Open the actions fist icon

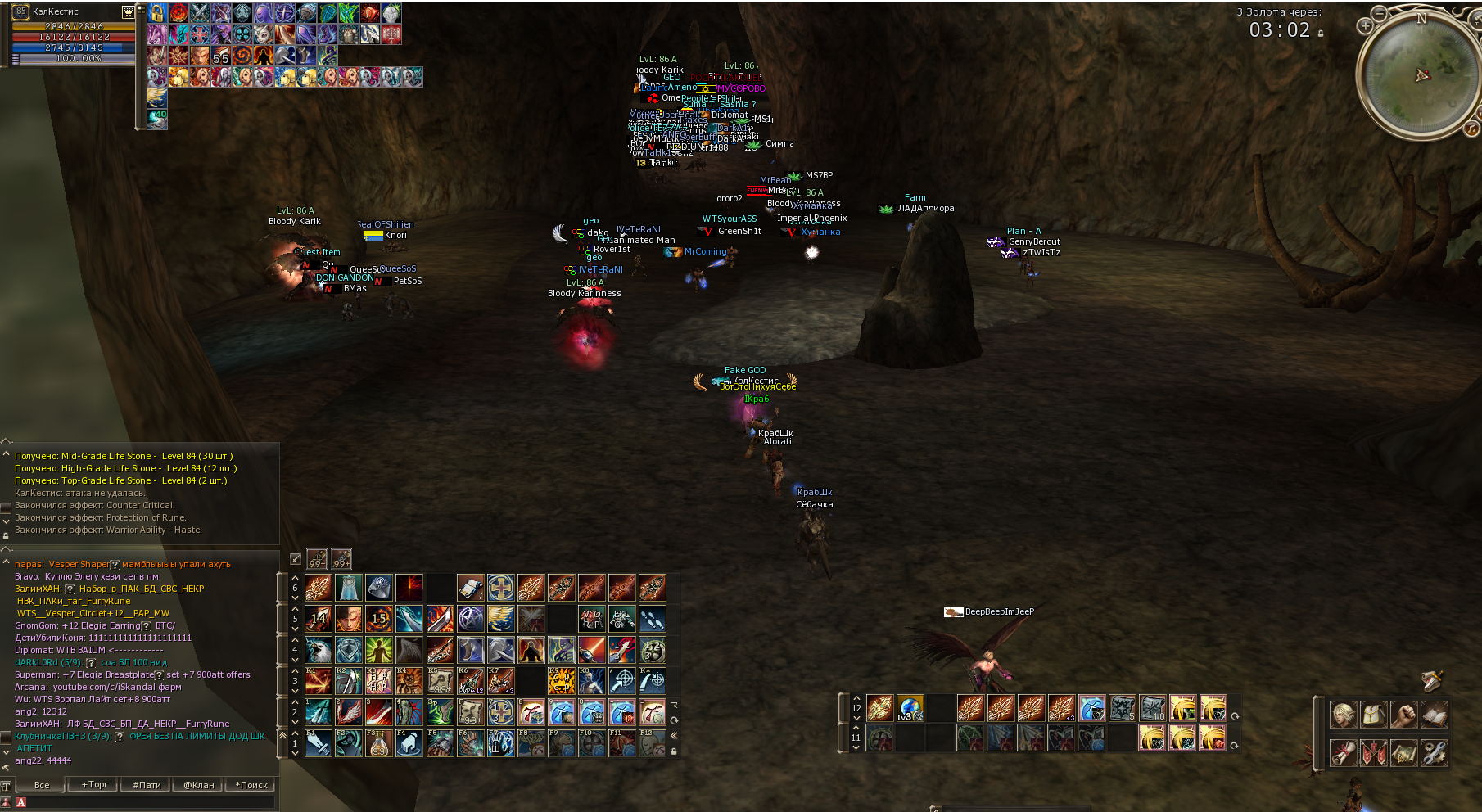point(1403,715)
